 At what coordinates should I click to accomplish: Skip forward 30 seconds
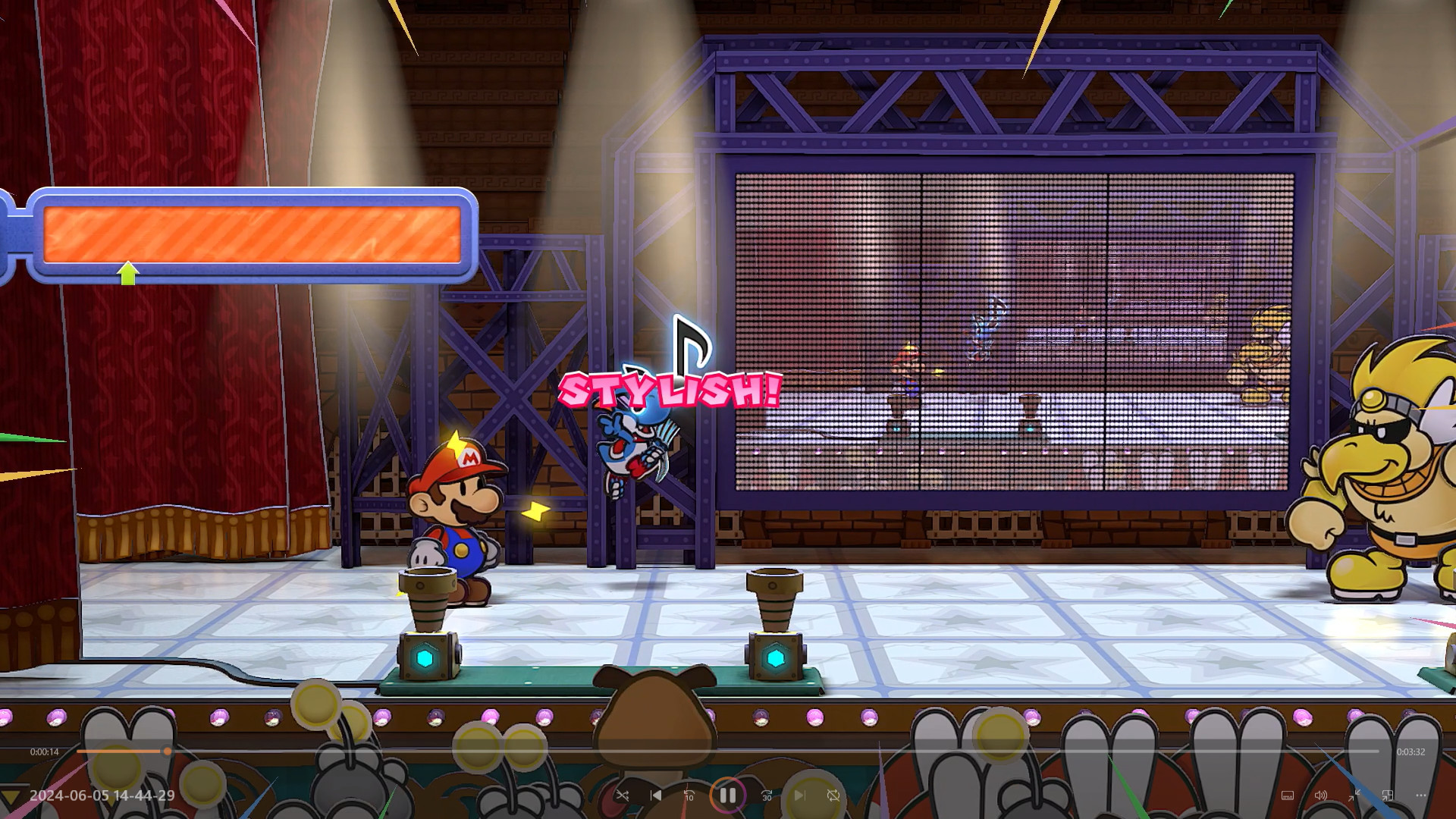767,795
